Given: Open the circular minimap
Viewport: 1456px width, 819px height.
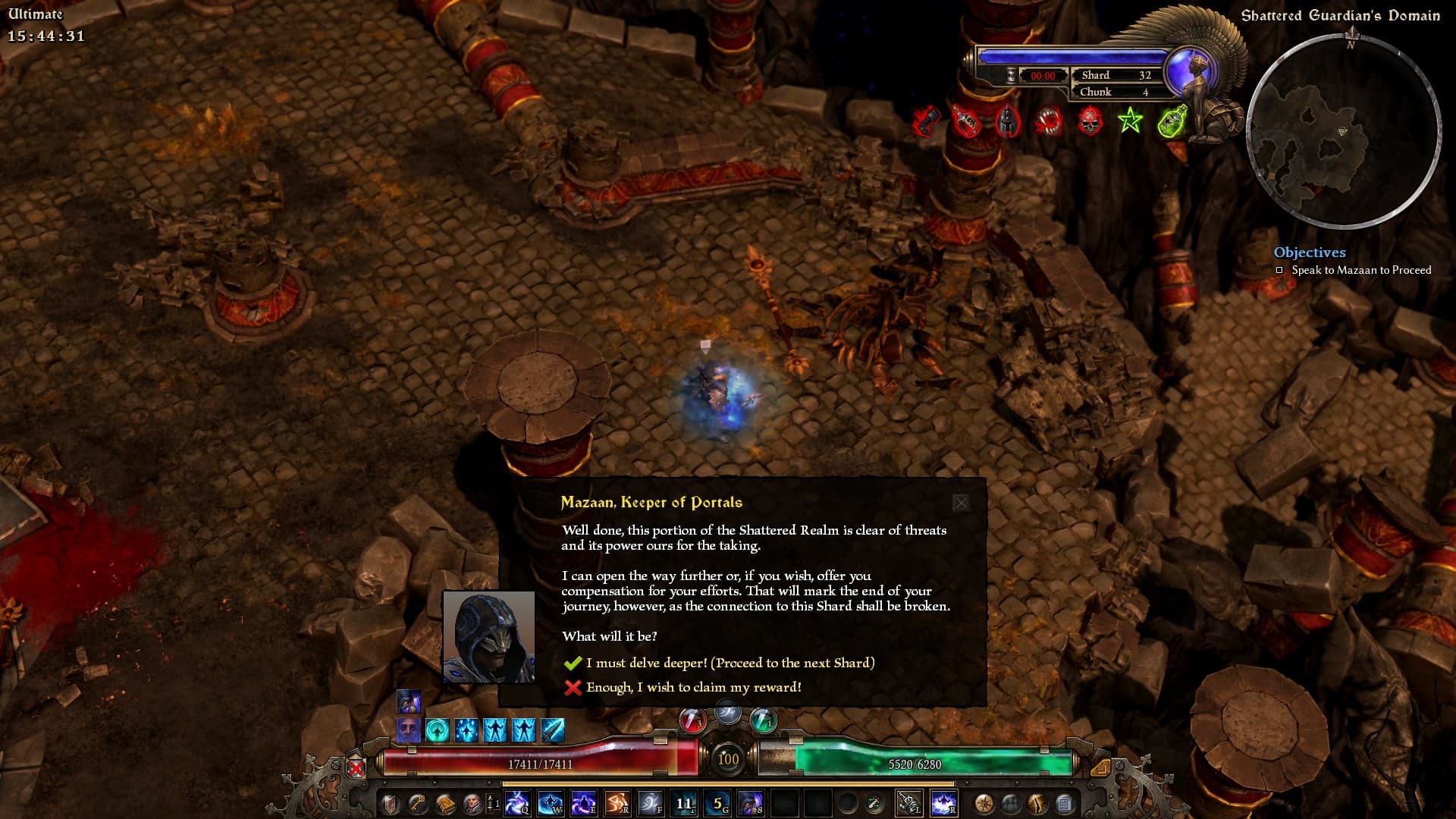Looking at the screenshot, I should (x=1343, y=131).
